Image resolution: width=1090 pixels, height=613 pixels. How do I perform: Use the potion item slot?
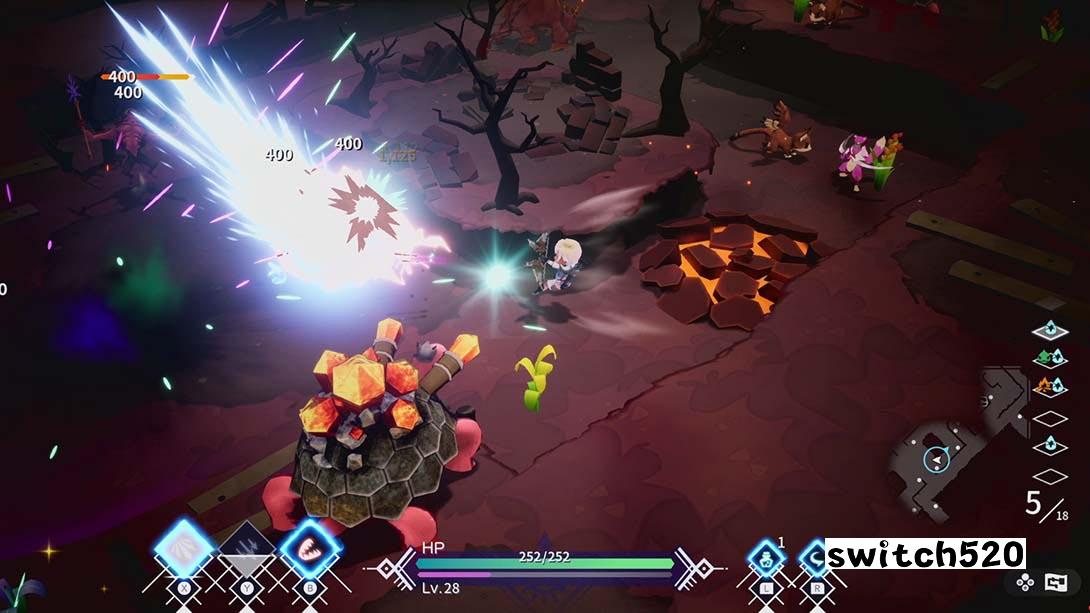tap(766, 557)
